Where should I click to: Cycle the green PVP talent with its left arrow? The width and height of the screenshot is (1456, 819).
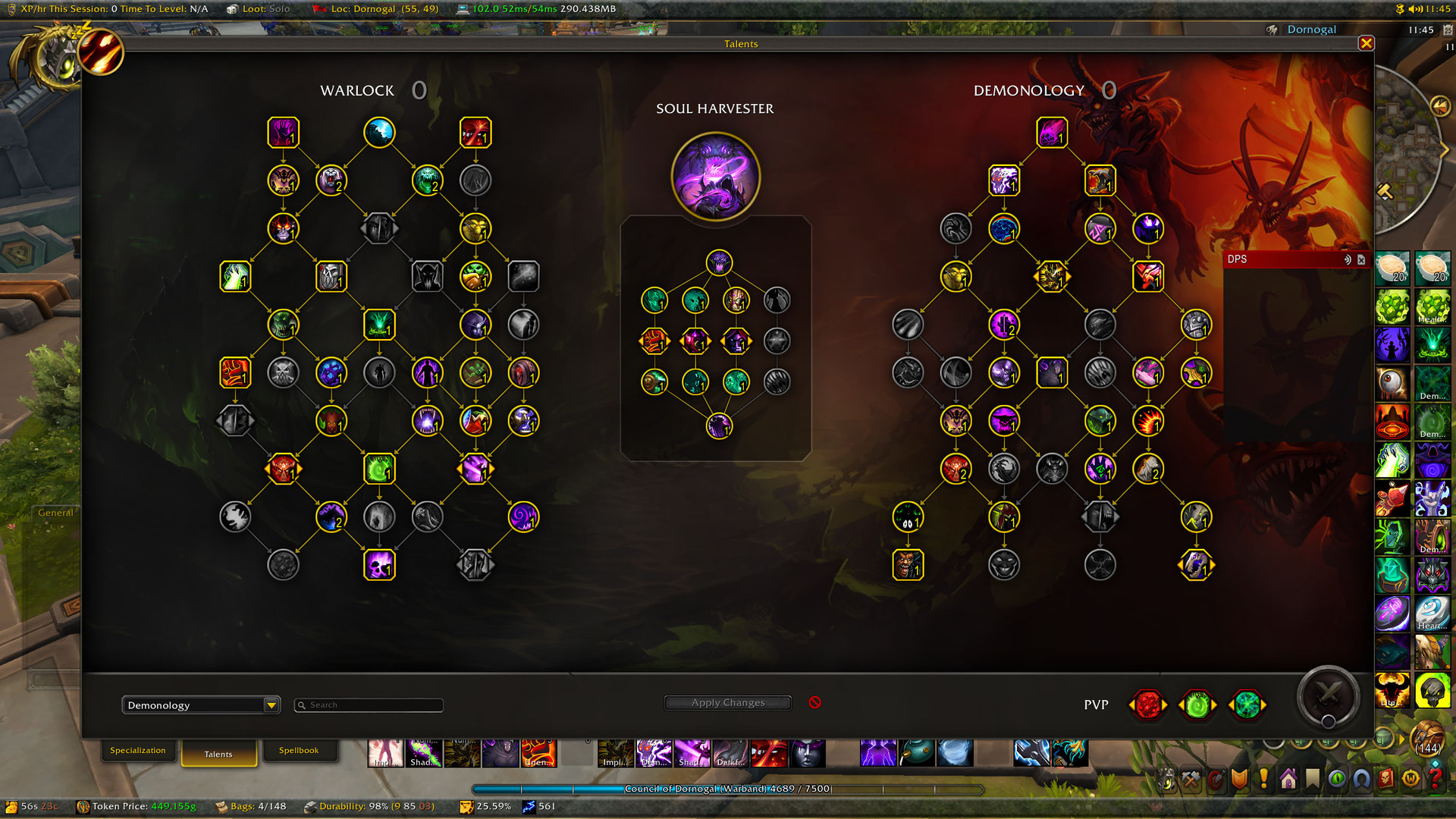pyautogui.click(x=1181, y=704)
